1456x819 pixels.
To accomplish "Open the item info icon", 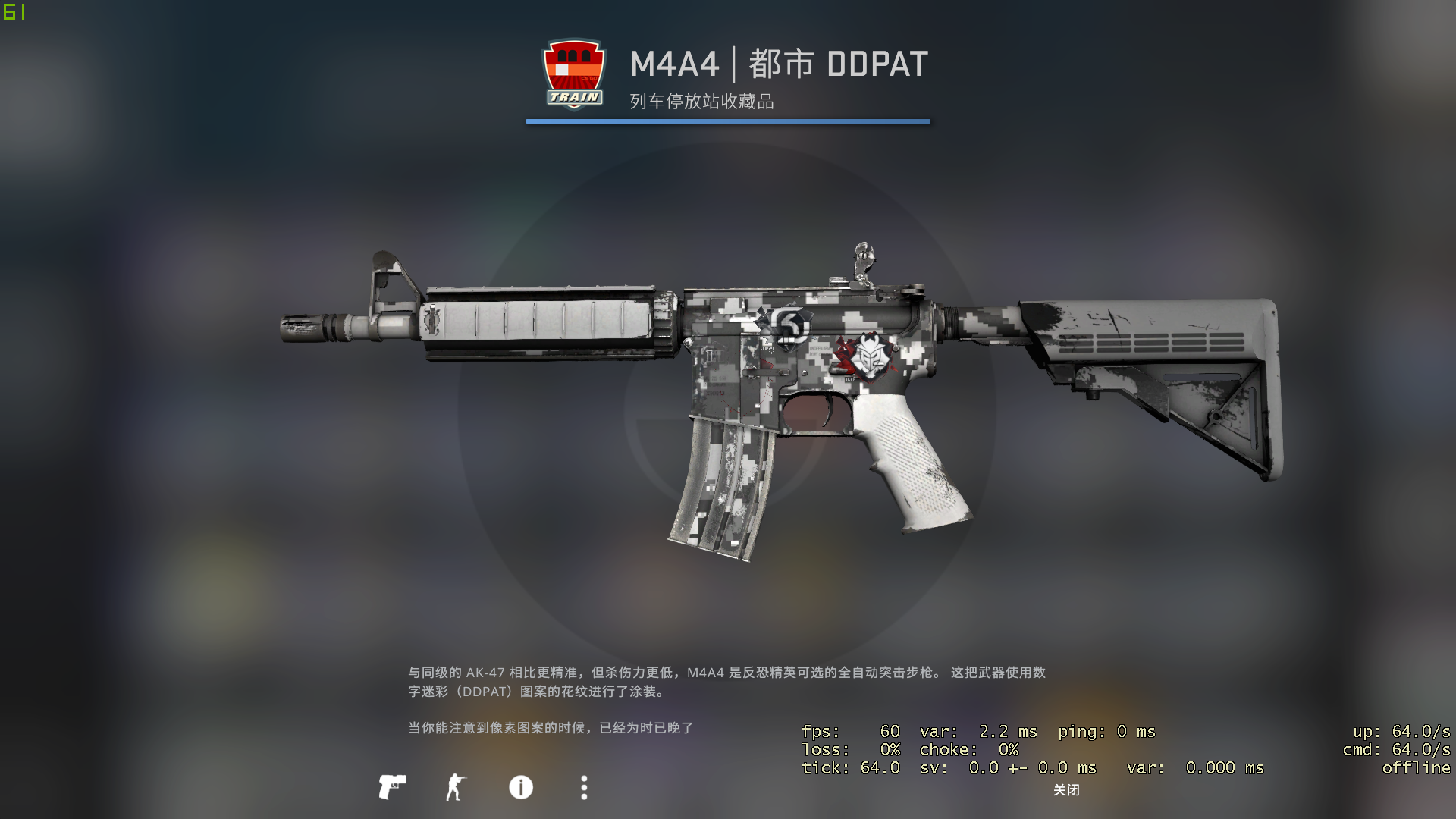I will click(x=521, y=787).
